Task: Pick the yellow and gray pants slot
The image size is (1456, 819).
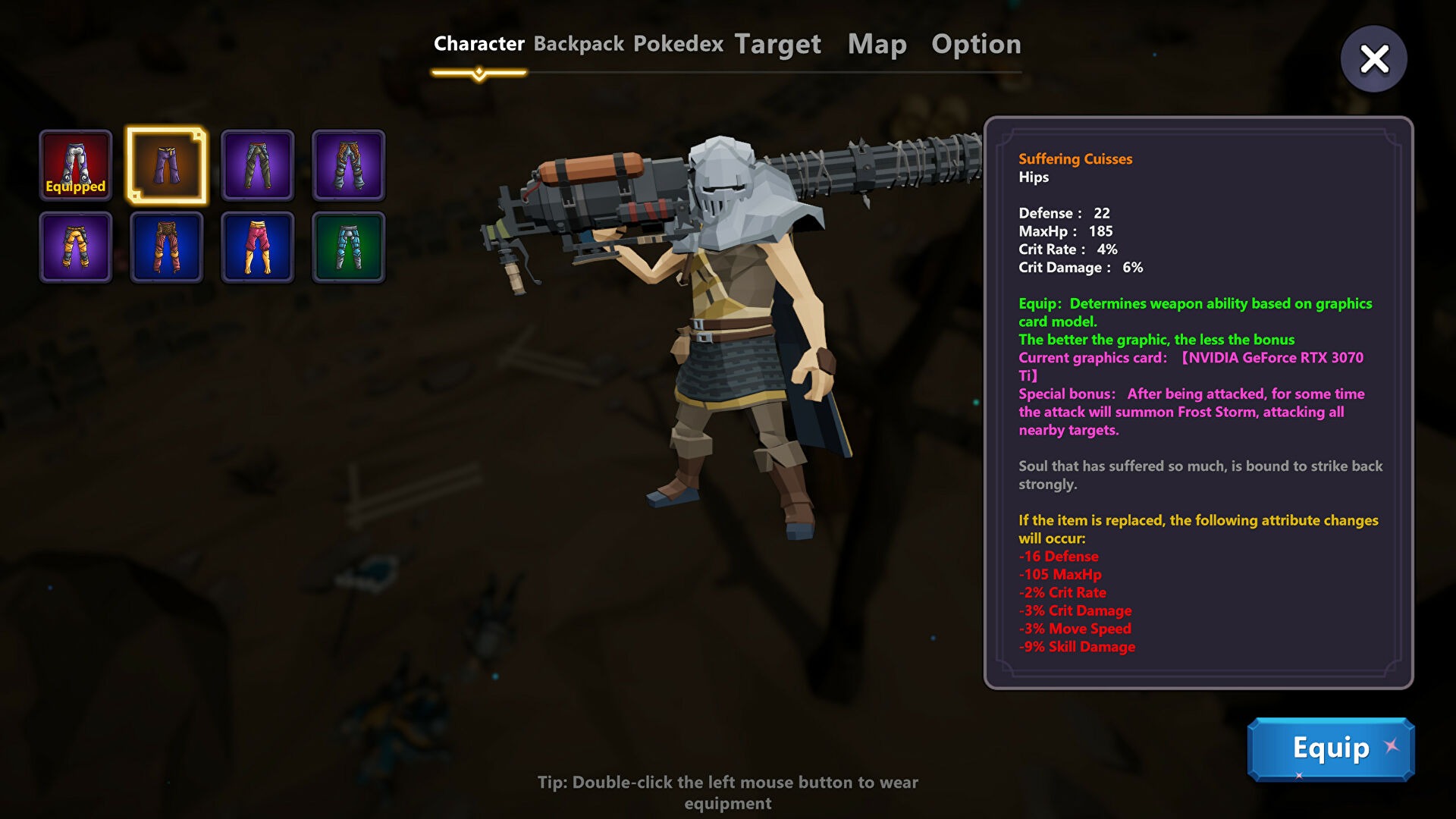Action: pyautogui.click(x=76, y=247)
